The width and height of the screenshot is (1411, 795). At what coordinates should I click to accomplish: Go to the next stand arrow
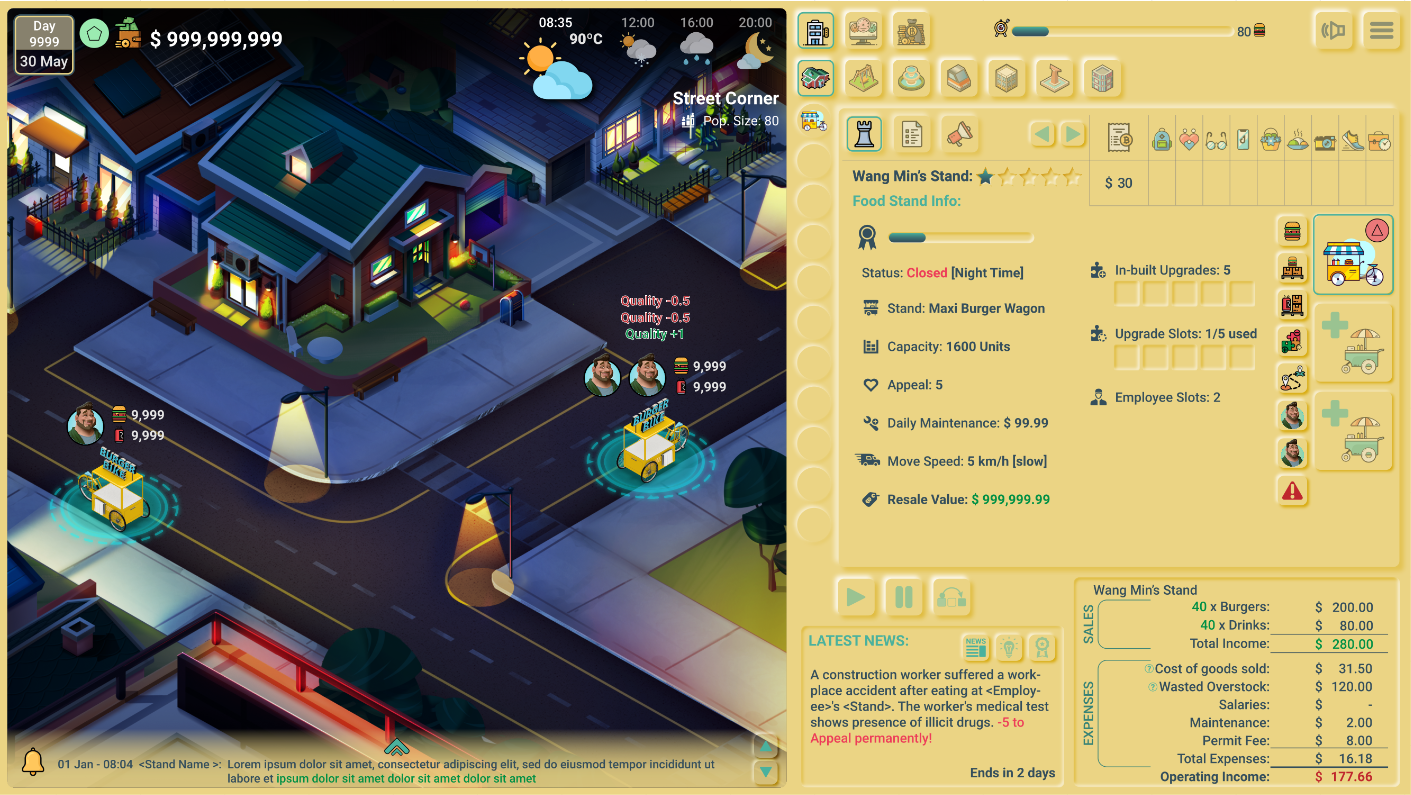coord(1072,134)
